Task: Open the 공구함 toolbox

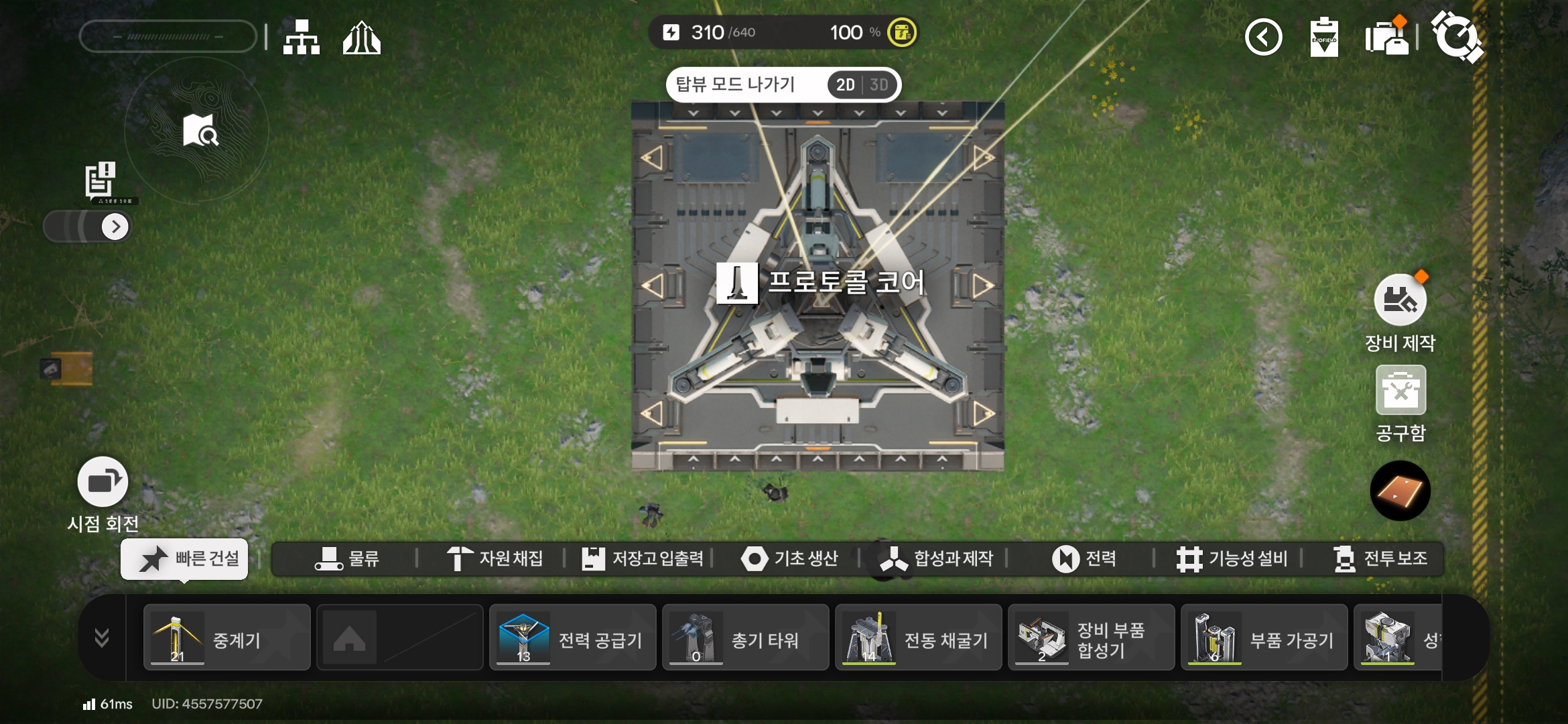Action: (x=1400, y=391)
